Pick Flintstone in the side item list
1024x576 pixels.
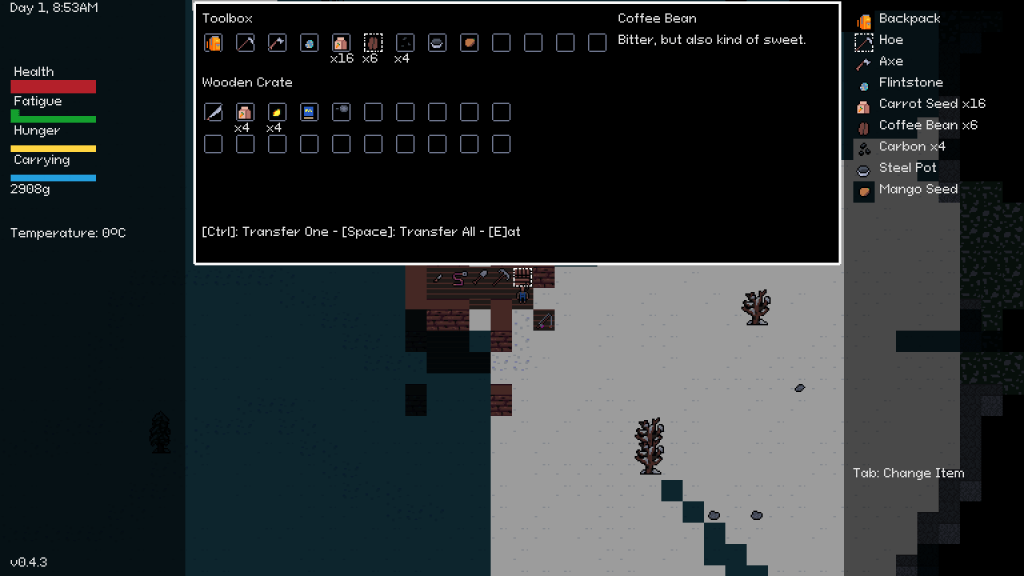pyautogui.click(x=910, y=83)
